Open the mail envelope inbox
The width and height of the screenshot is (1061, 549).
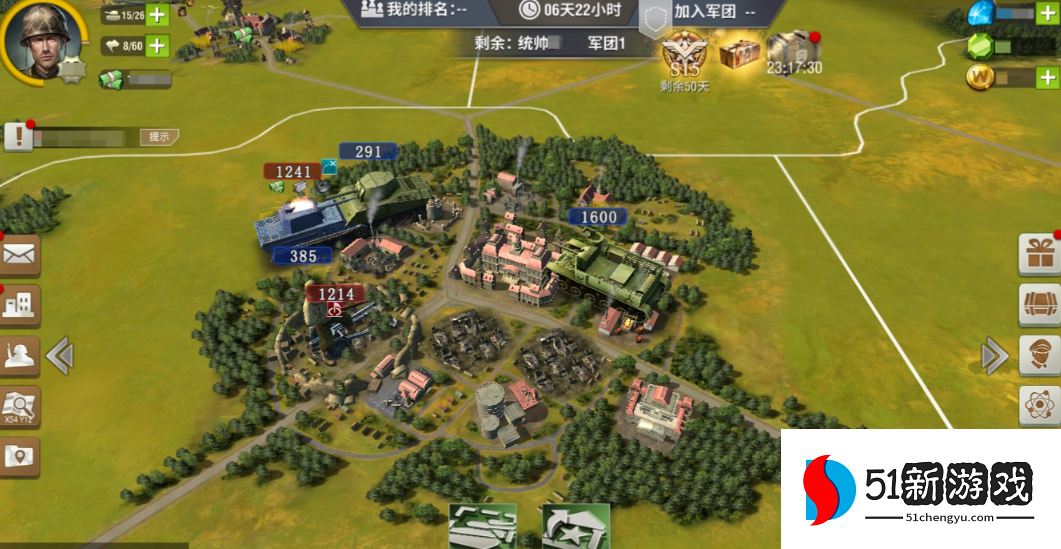coord(19,255)
